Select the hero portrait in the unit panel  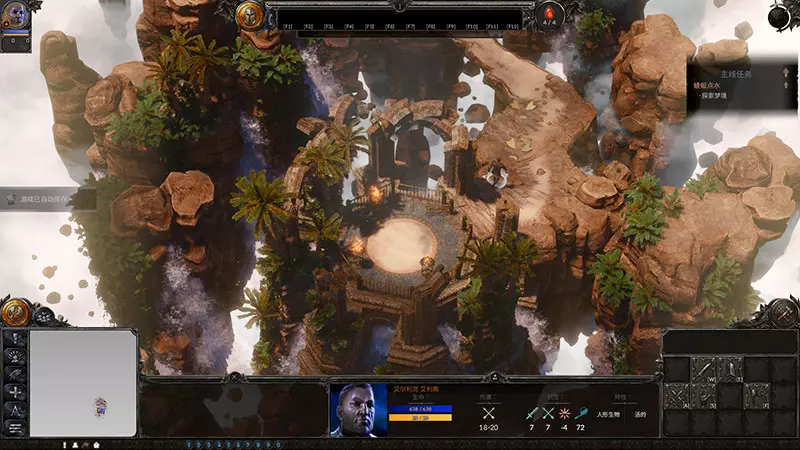[x=359, y=410]
